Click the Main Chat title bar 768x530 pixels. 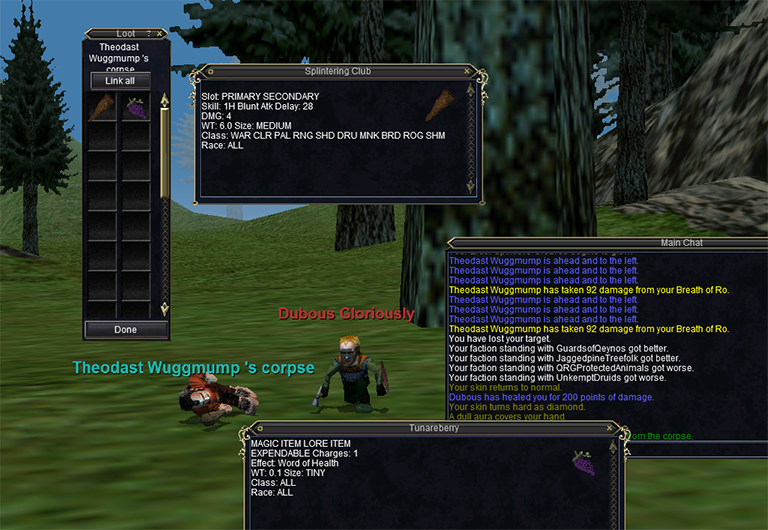tap(680, 243)
